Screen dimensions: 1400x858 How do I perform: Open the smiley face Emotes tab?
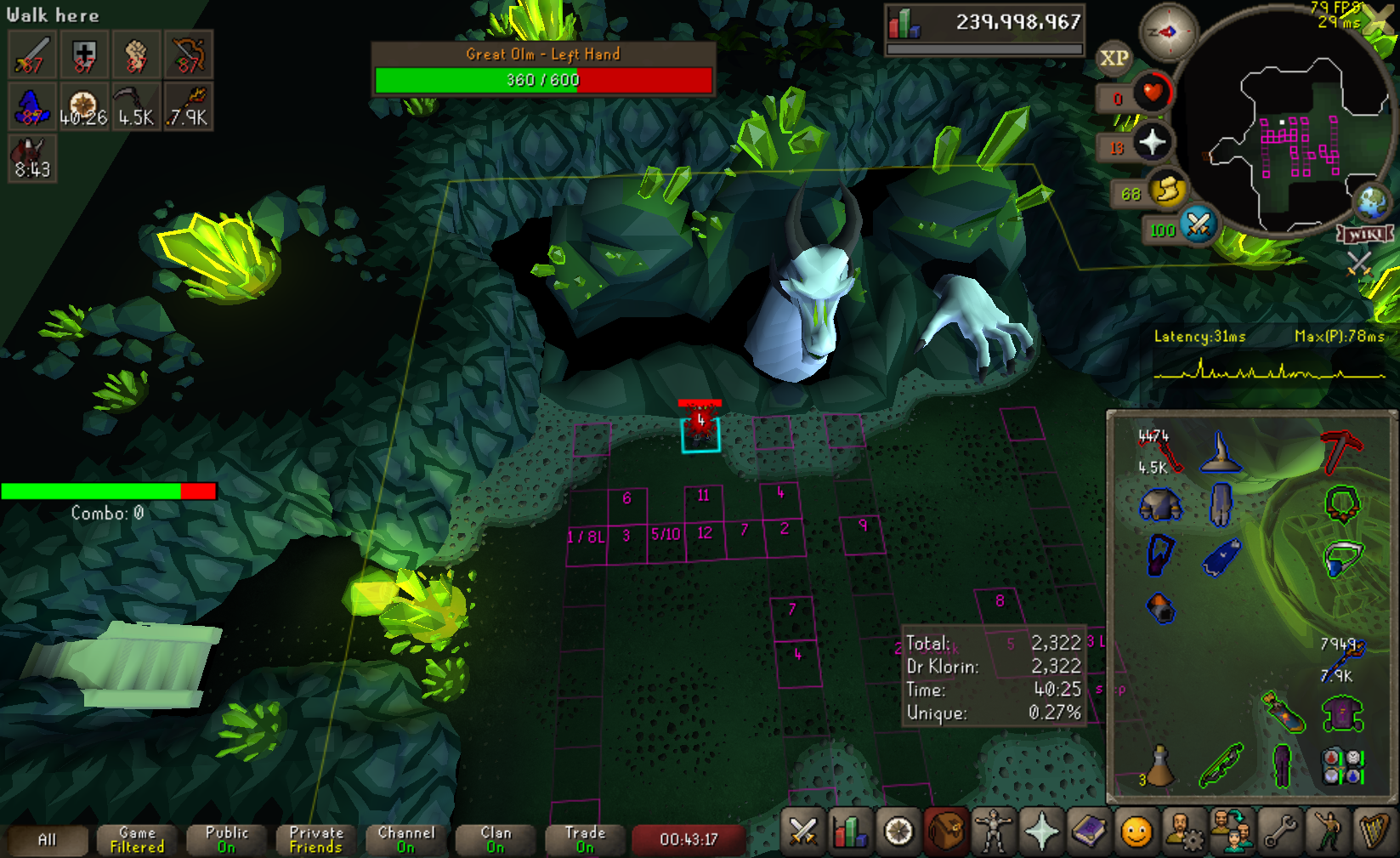[x=1136, y=832]
